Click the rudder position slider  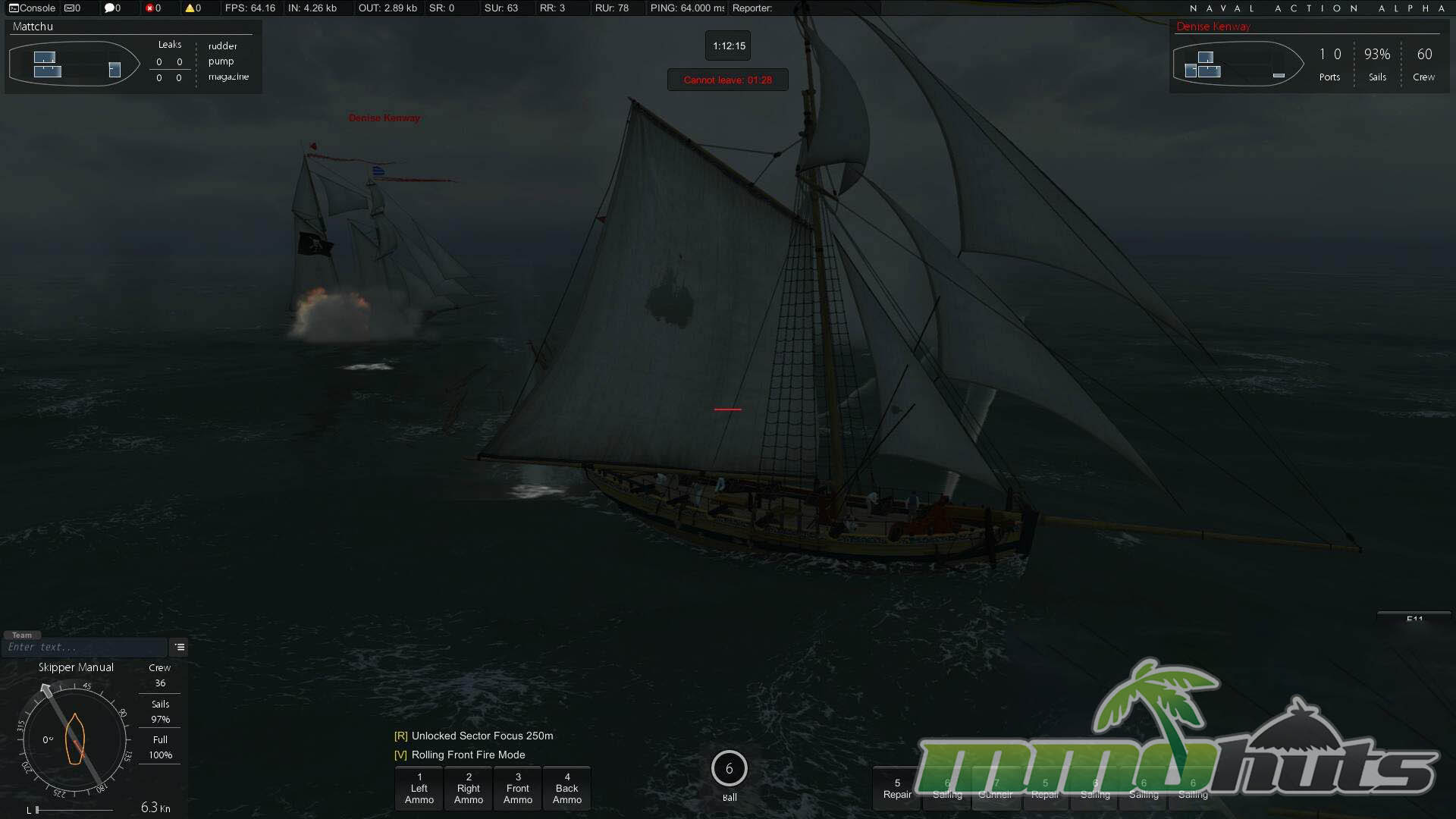pos(72,810)
